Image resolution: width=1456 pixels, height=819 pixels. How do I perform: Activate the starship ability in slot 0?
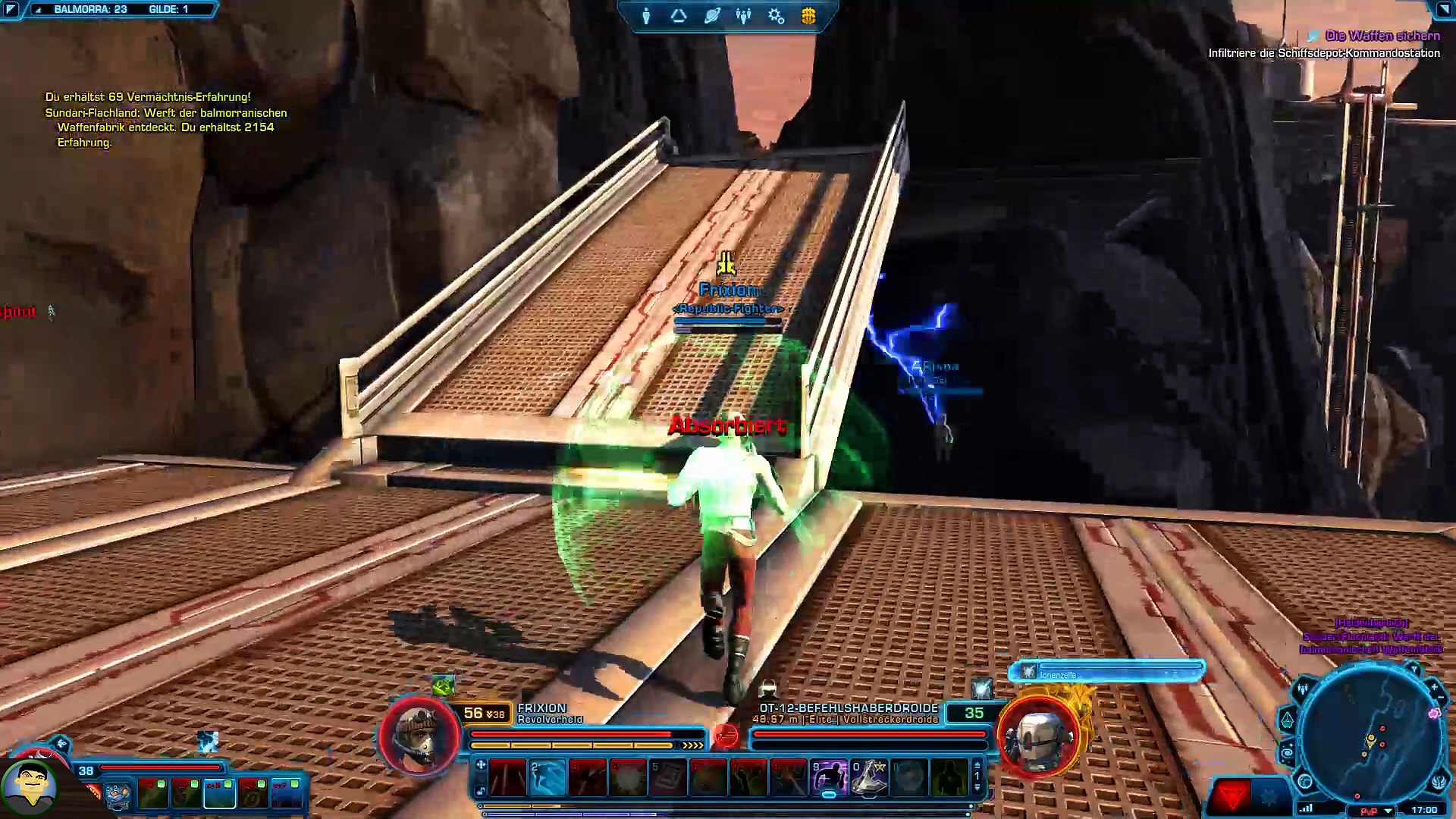pyautogui.click(x=869, y=778)
